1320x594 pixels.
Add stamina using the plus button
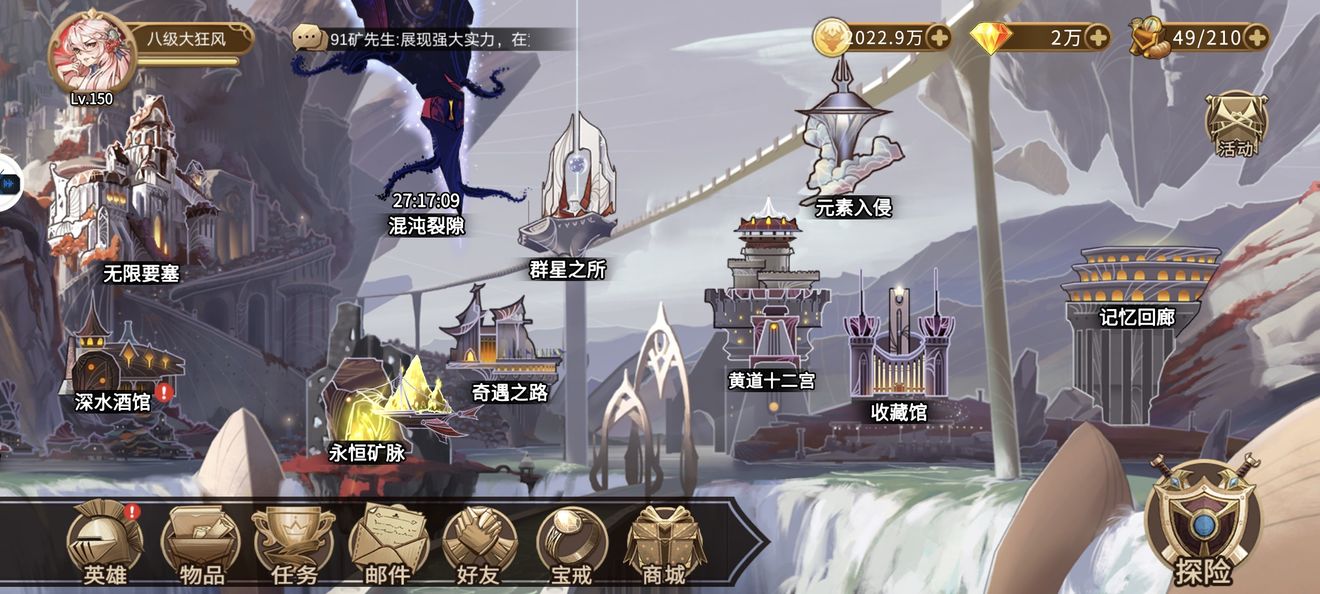(1256, 38)
